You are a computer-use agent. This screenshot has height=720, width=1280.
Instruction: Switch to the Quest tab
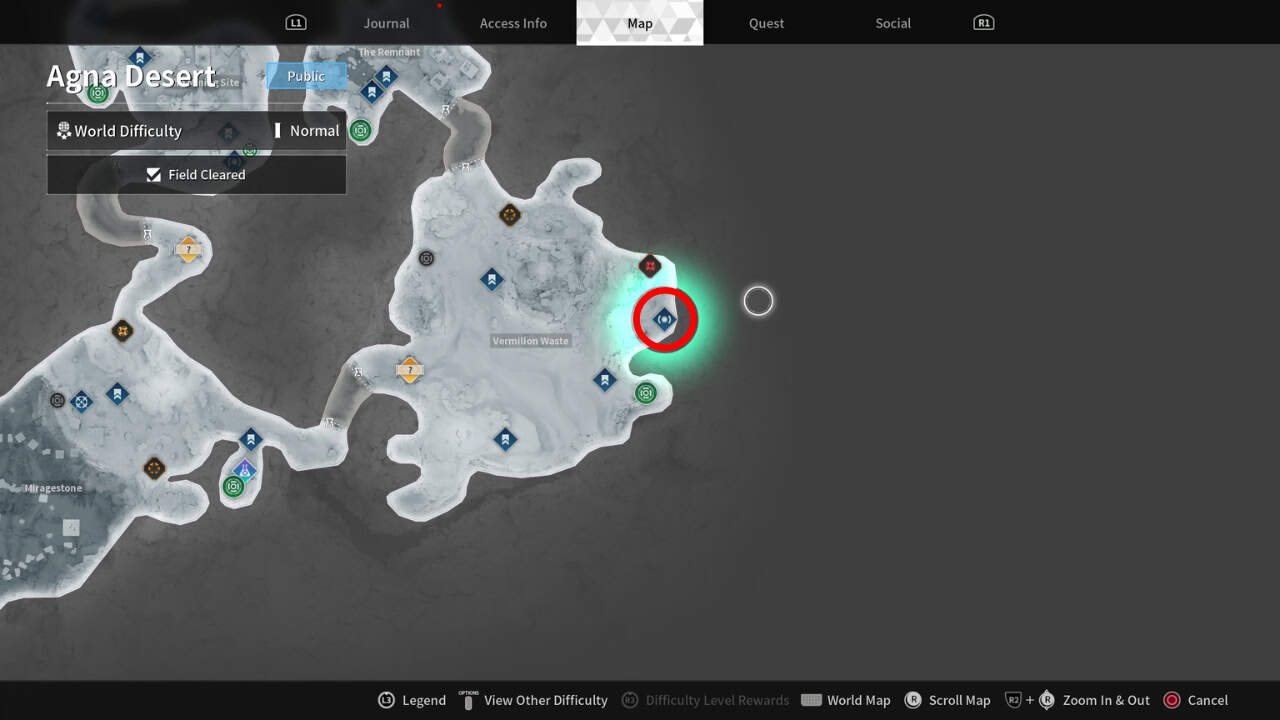coord(766,23)
